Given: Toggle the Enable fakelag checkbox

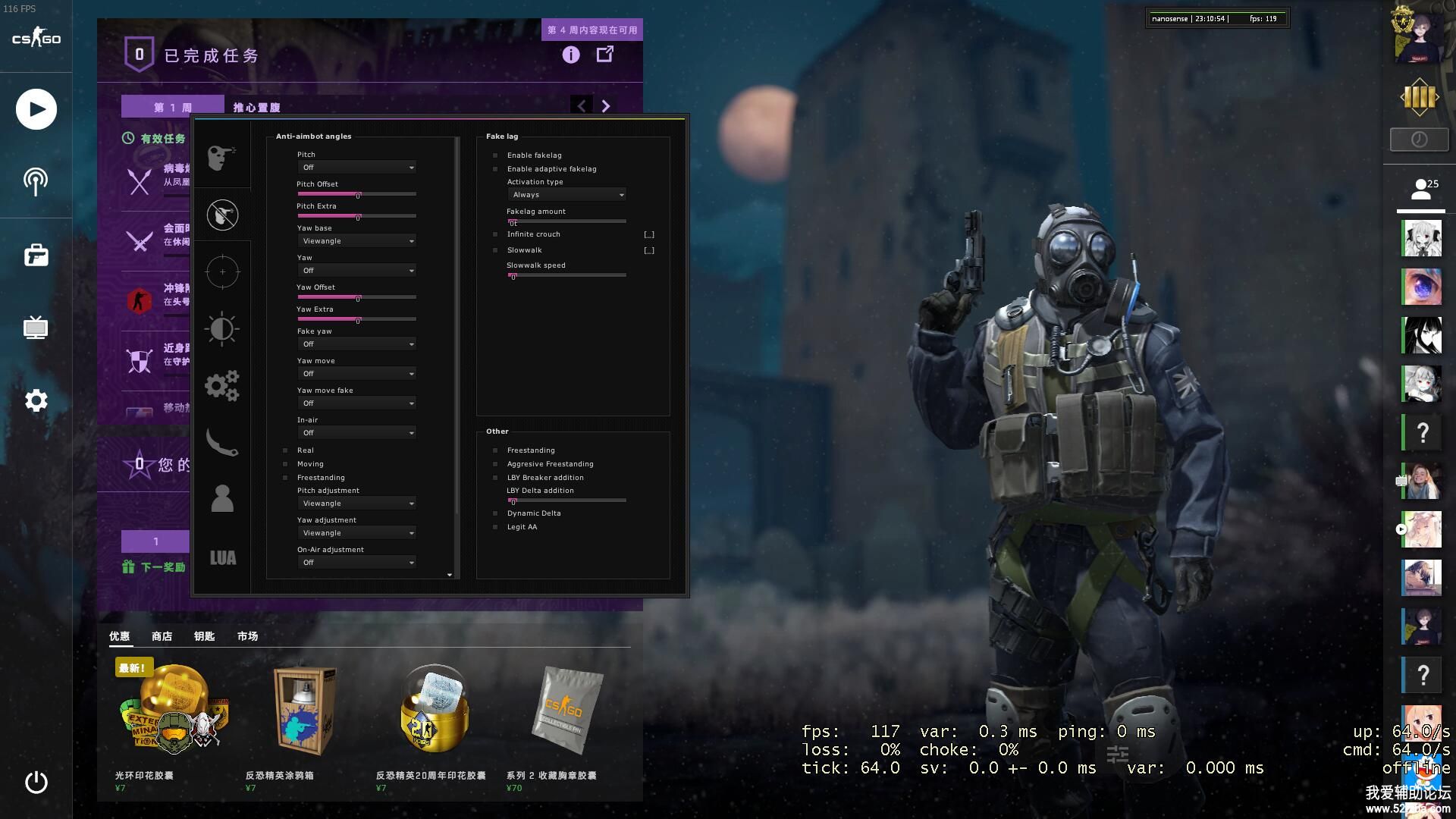Looking at the screenshot, I should tap(496, 155).
